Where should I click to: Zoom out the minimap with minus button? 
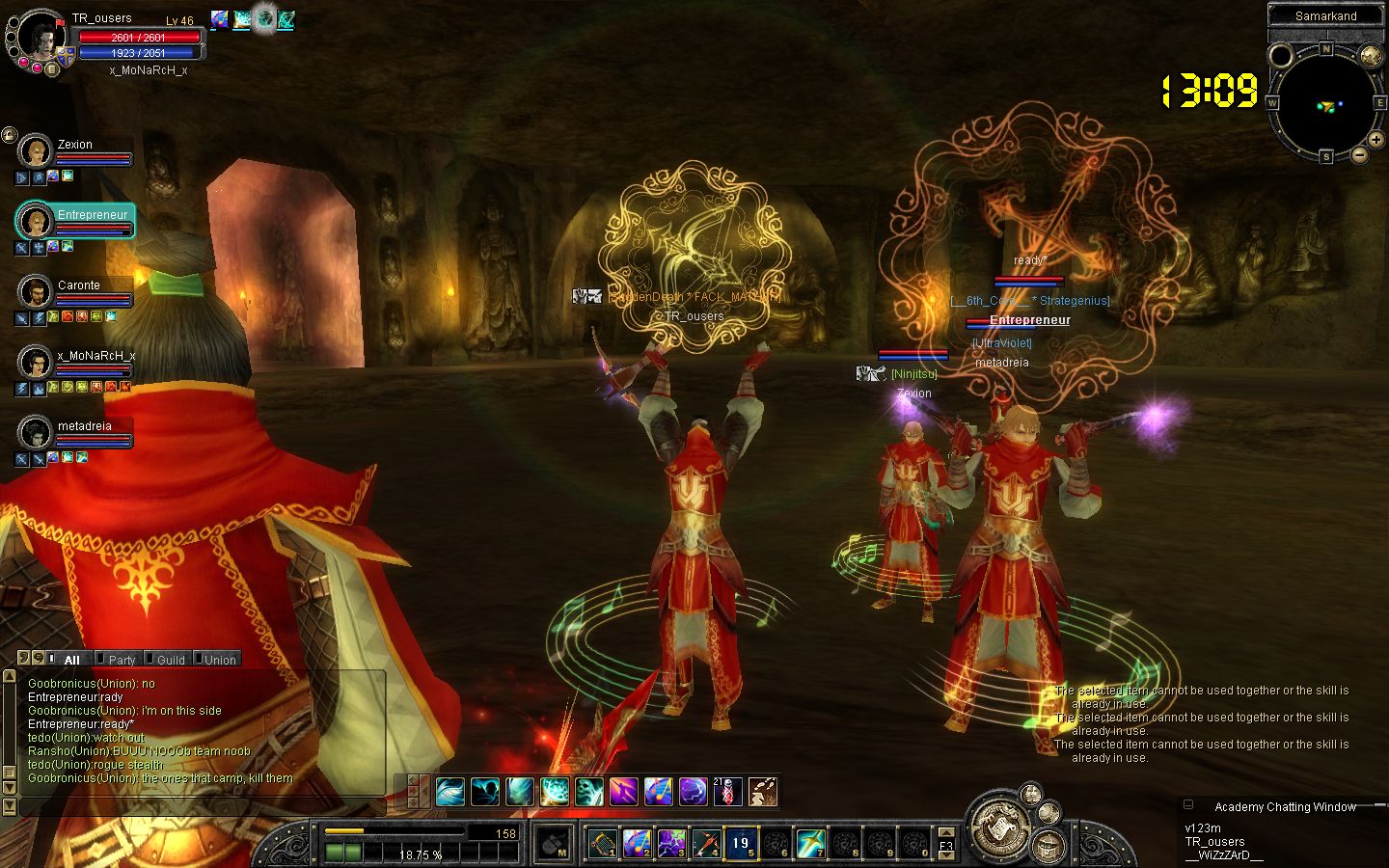(1359, 154)
